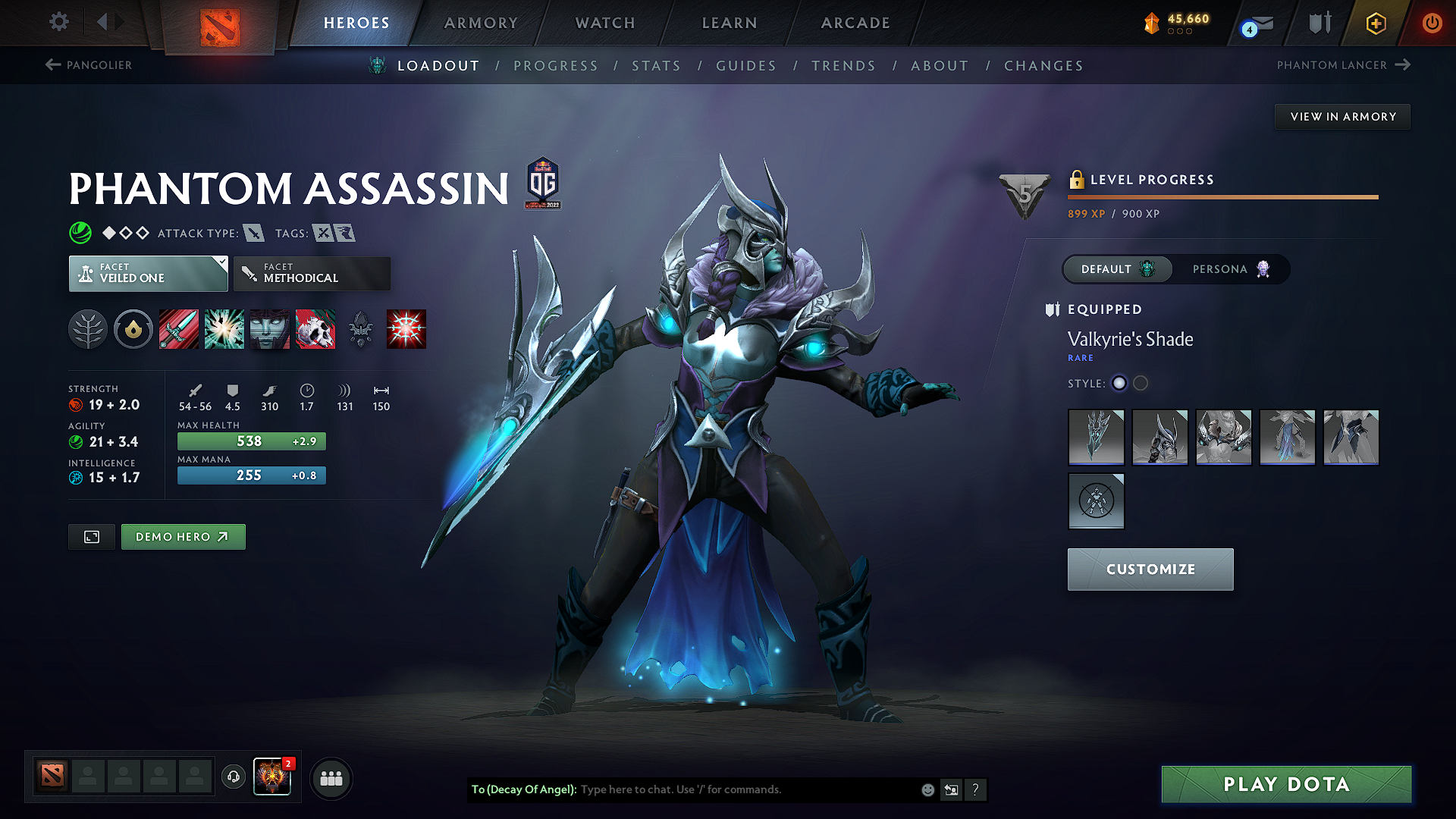
Task: Select the second style radio button
Action: coord(1141,384)
